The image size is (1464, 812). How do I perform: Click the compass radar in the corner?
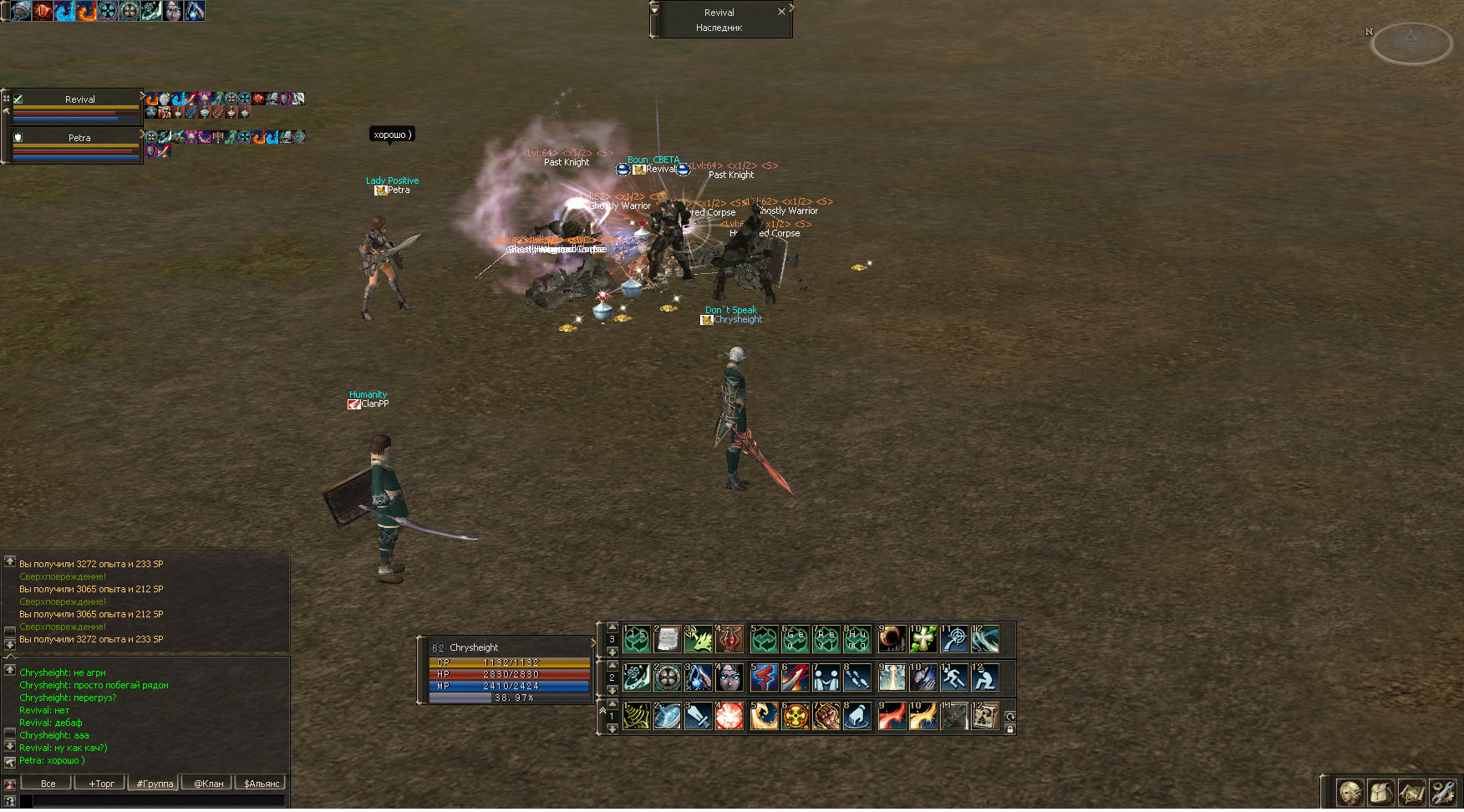[x=1411, y=43]
